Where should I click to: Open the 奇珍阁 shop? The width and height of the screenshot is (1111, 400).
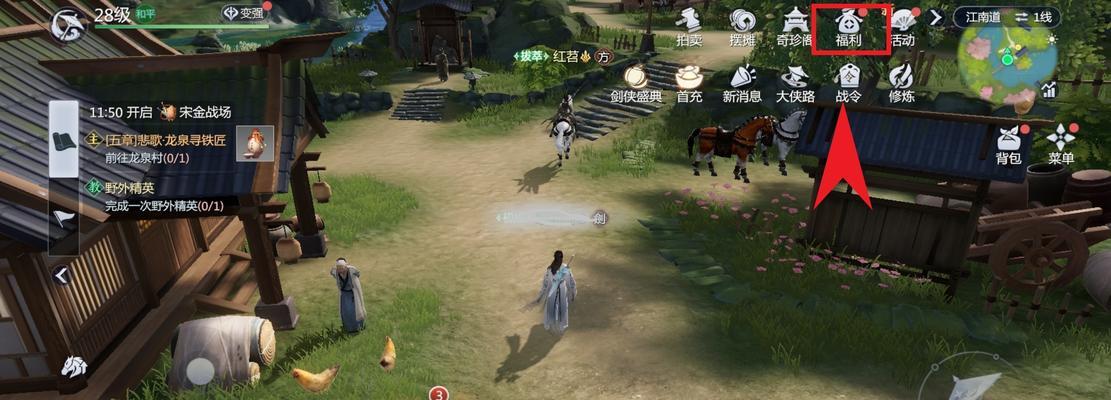pyautogui.click(x=795, y=27)
